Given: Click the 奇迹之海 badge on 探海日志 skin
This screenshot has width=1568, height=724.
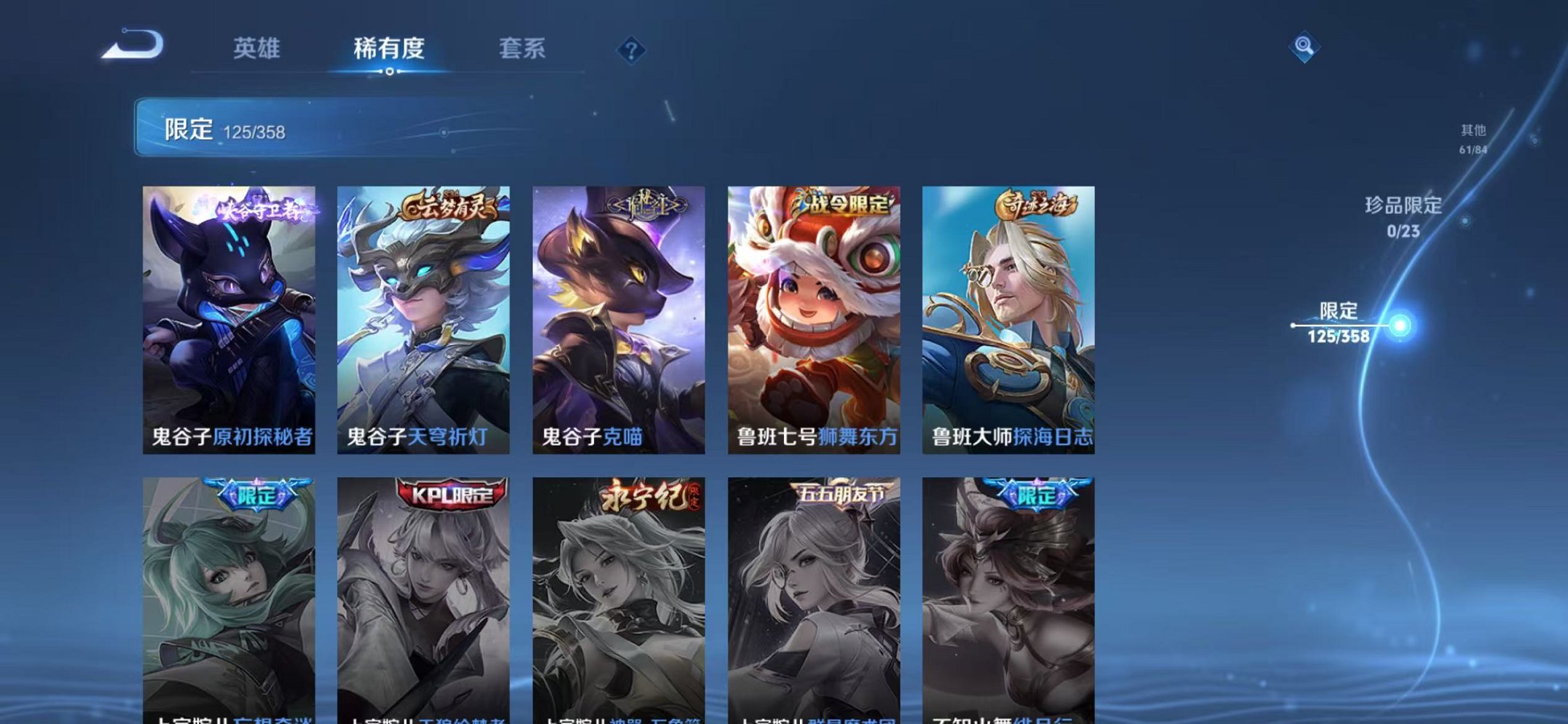Looking at the screenshot, I should tap(1036, 207).
